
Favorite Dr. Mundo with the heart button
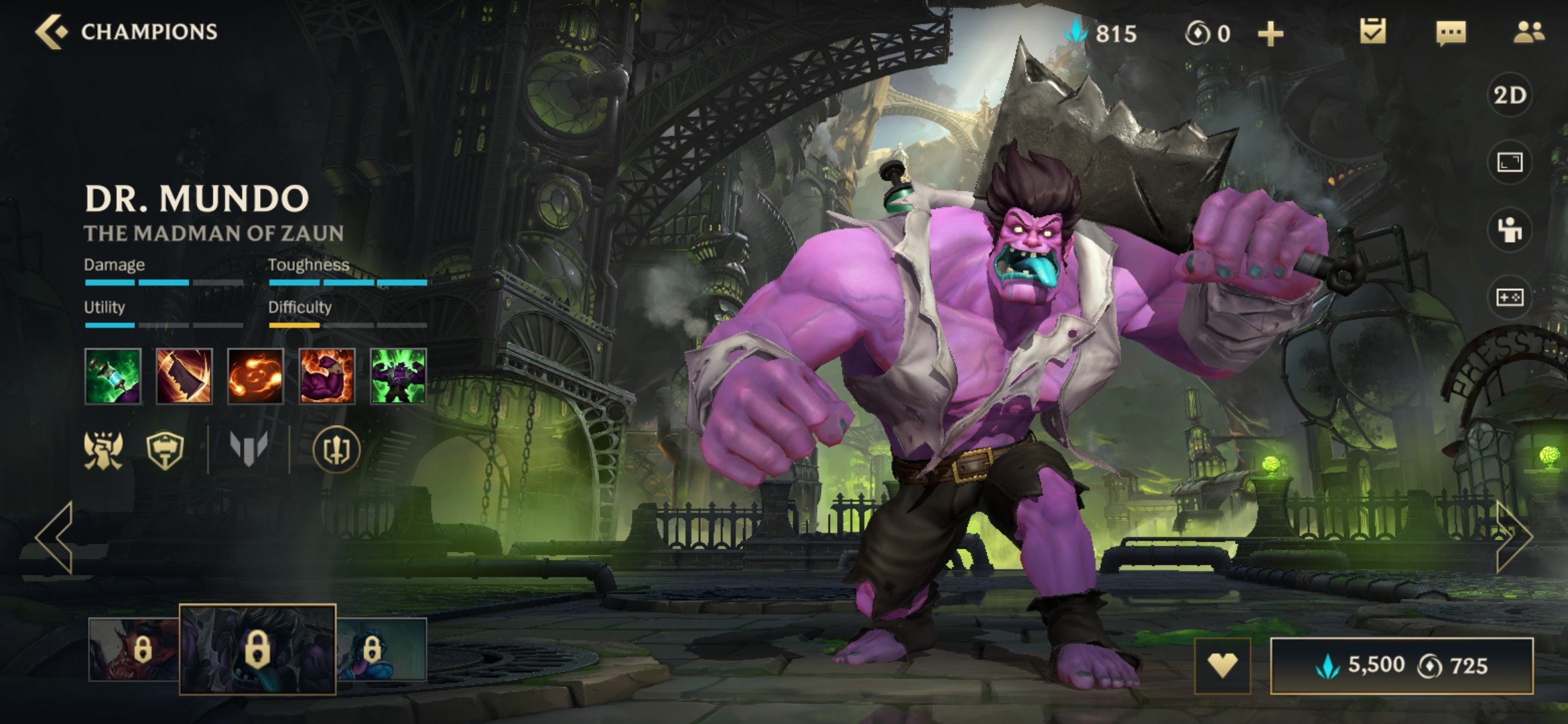point(1222,666)
